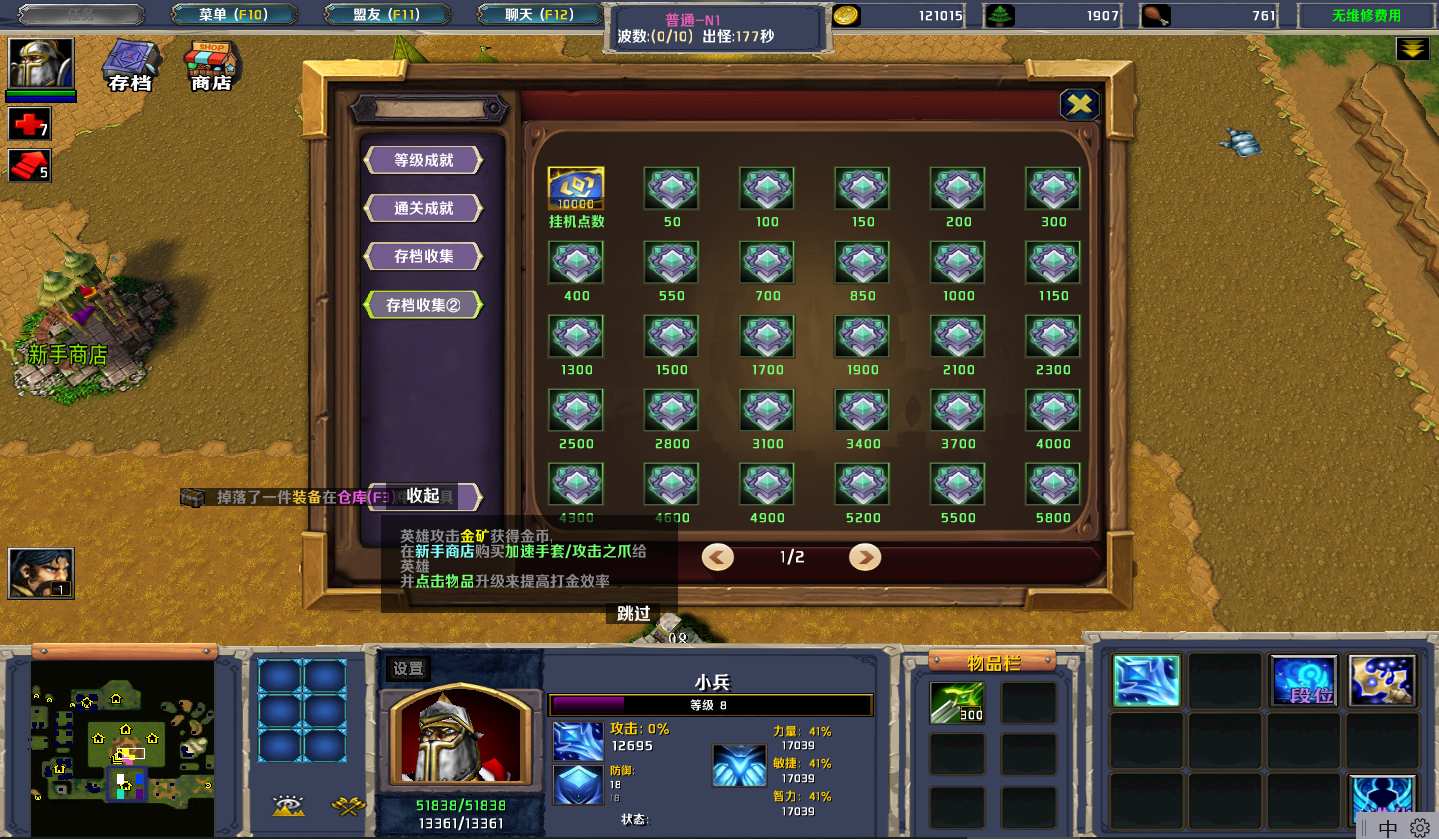Go to the next reward page

point(865,557)
